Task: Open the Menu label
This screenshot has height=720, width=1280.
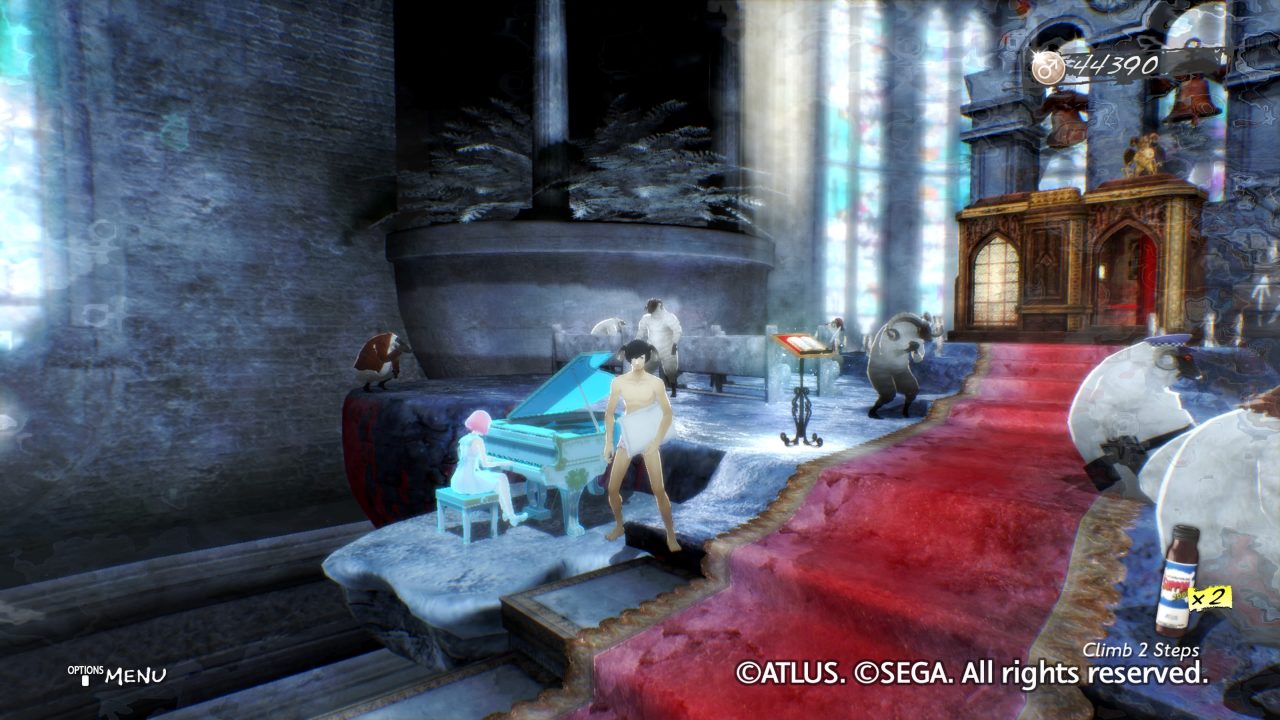Action: pyautogui.click(x=135, y=676)
